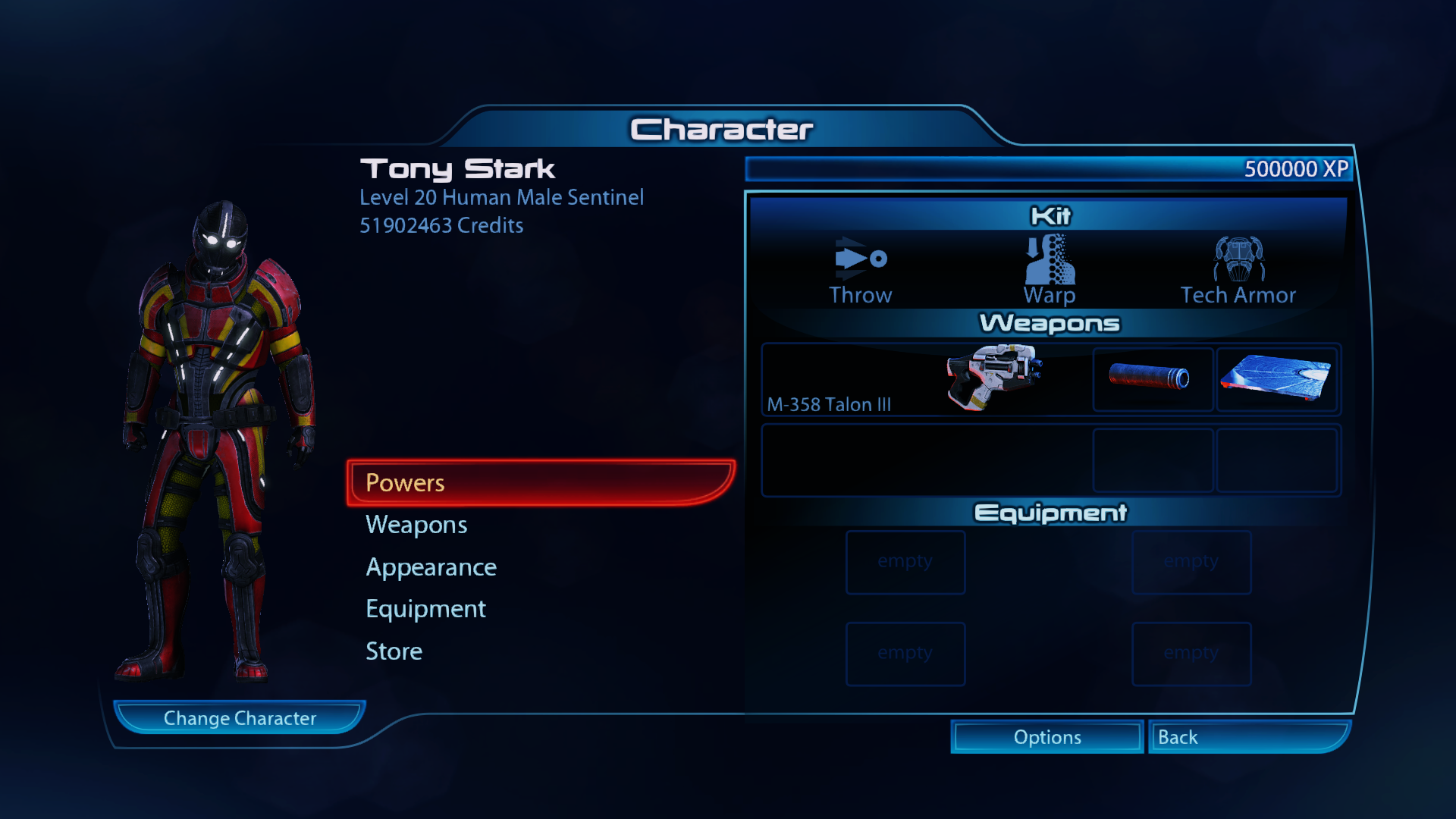
Task: Open the Options button
Action: 1047,737
